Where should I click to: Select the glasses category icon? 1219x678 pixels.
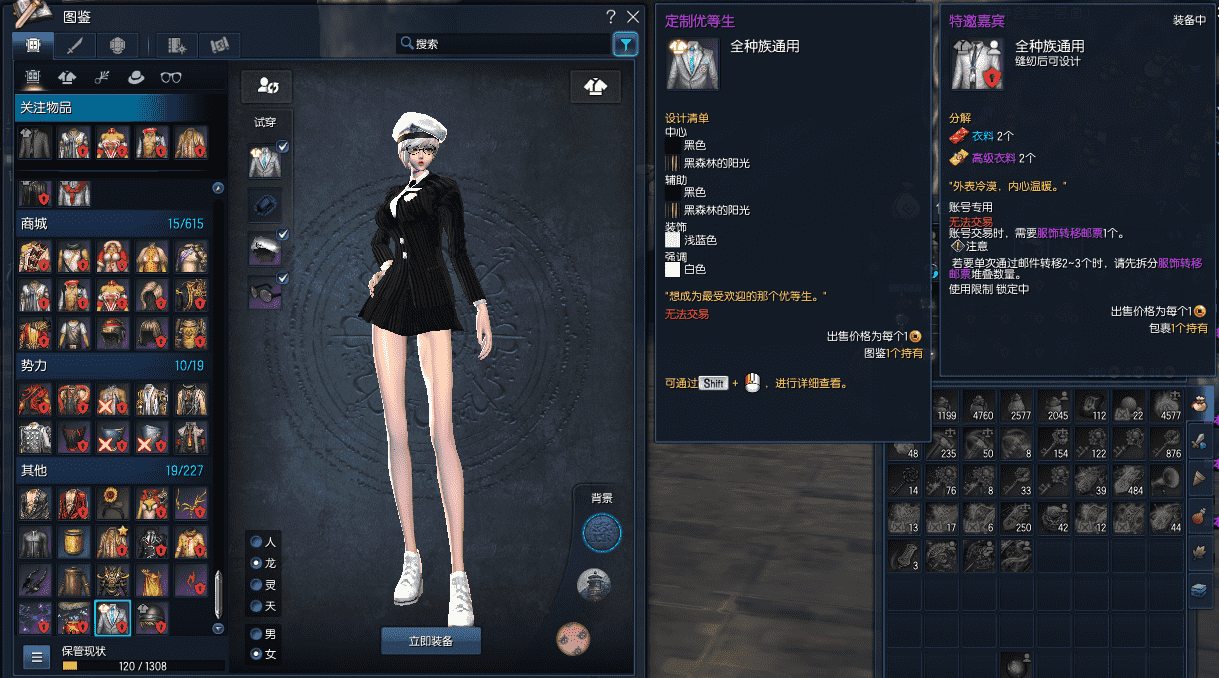[171, 77]
